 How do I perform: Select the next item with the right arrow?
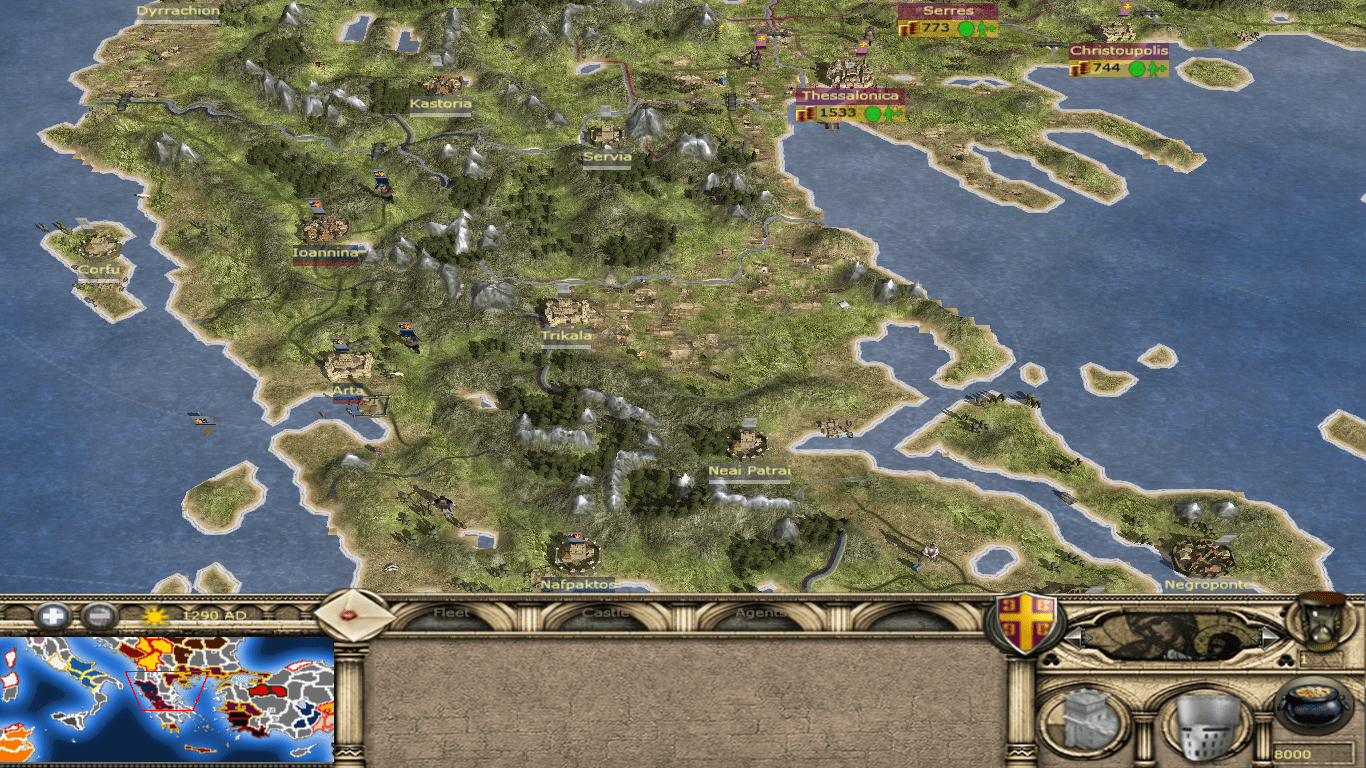click(1270, 636)
